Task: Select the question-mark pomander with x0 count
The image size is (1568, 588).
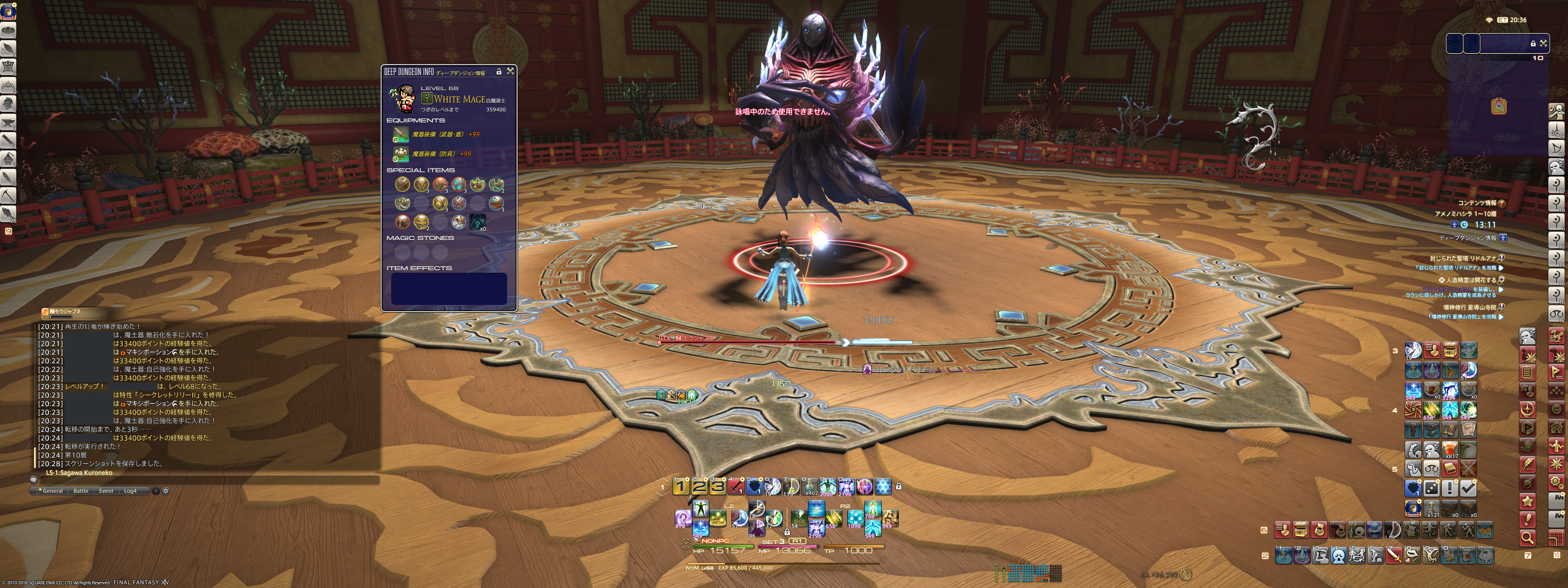Action: (x=478, y=222)
